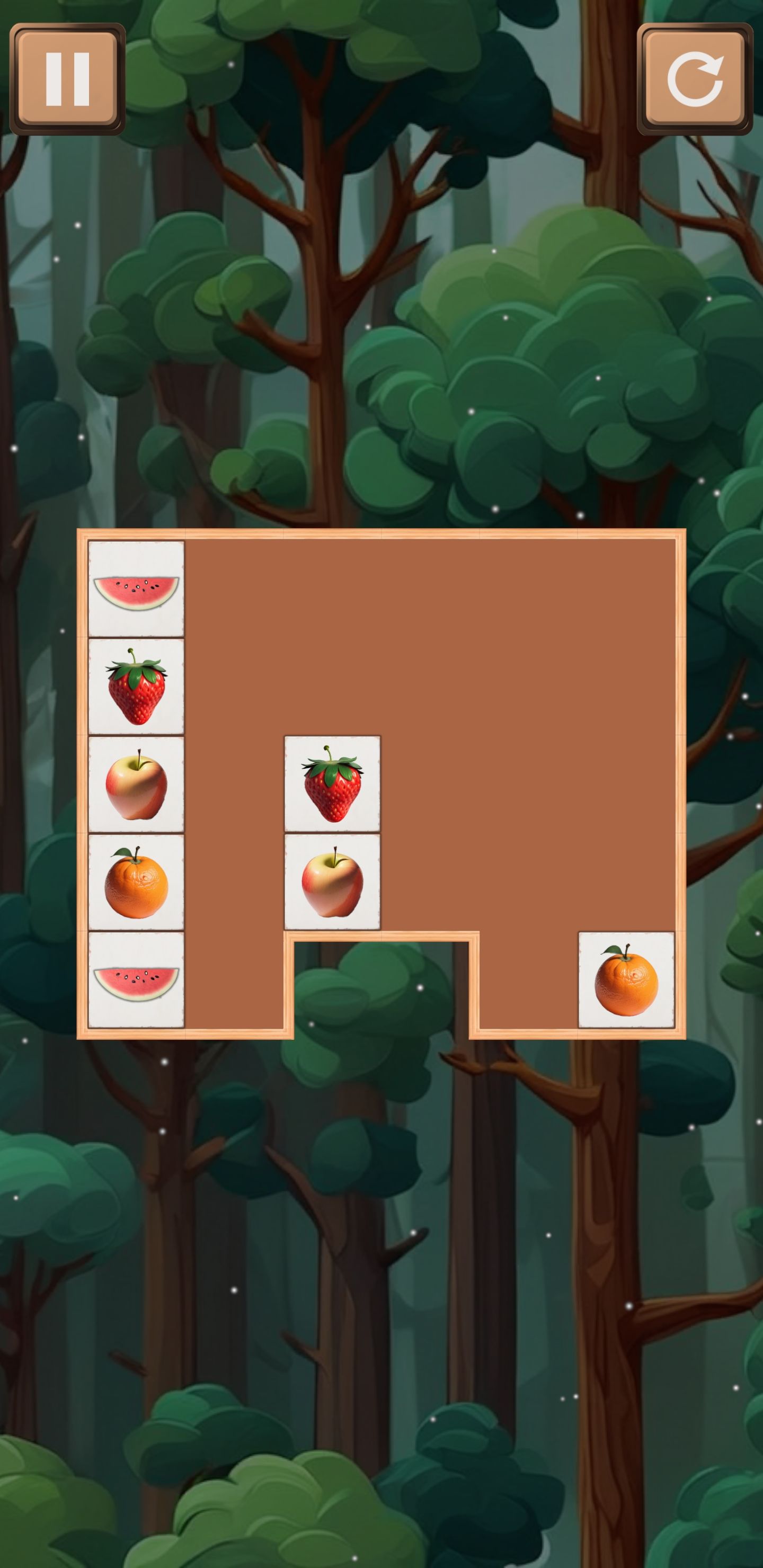Image resolution: width=763 pixels, height=1568 pixels.
Task: Choose the apple tile directly above the orange
Action: (x=136, y=784)
